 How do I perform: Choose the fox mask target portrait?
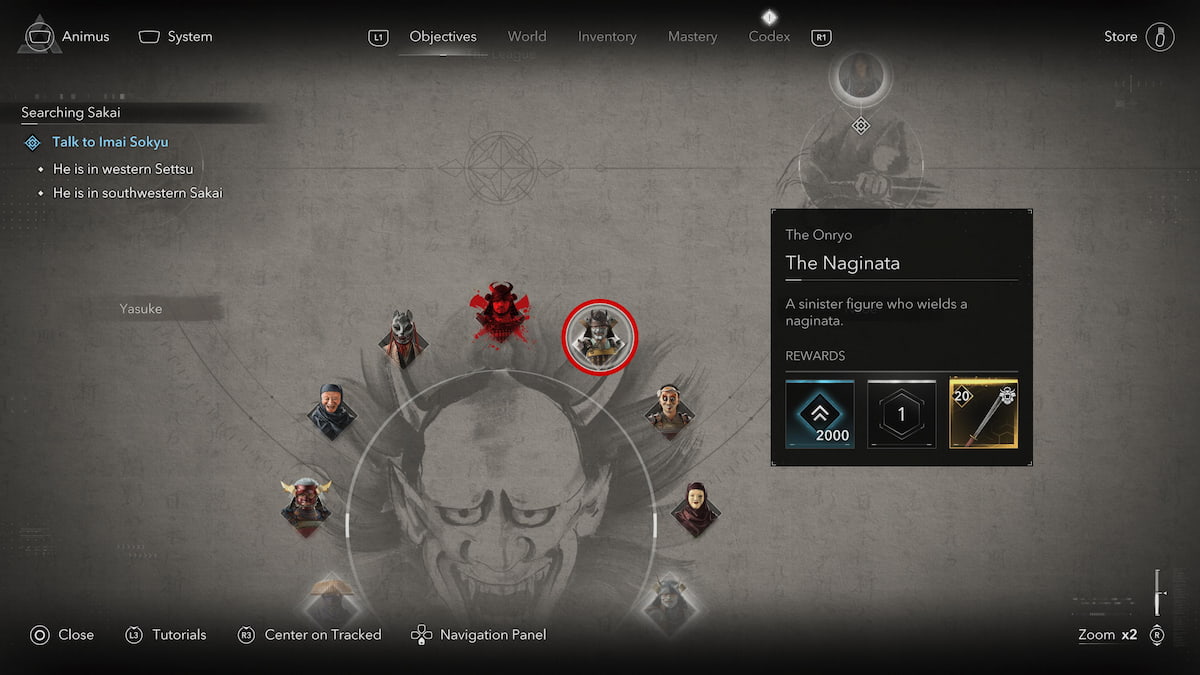(403, 337)
